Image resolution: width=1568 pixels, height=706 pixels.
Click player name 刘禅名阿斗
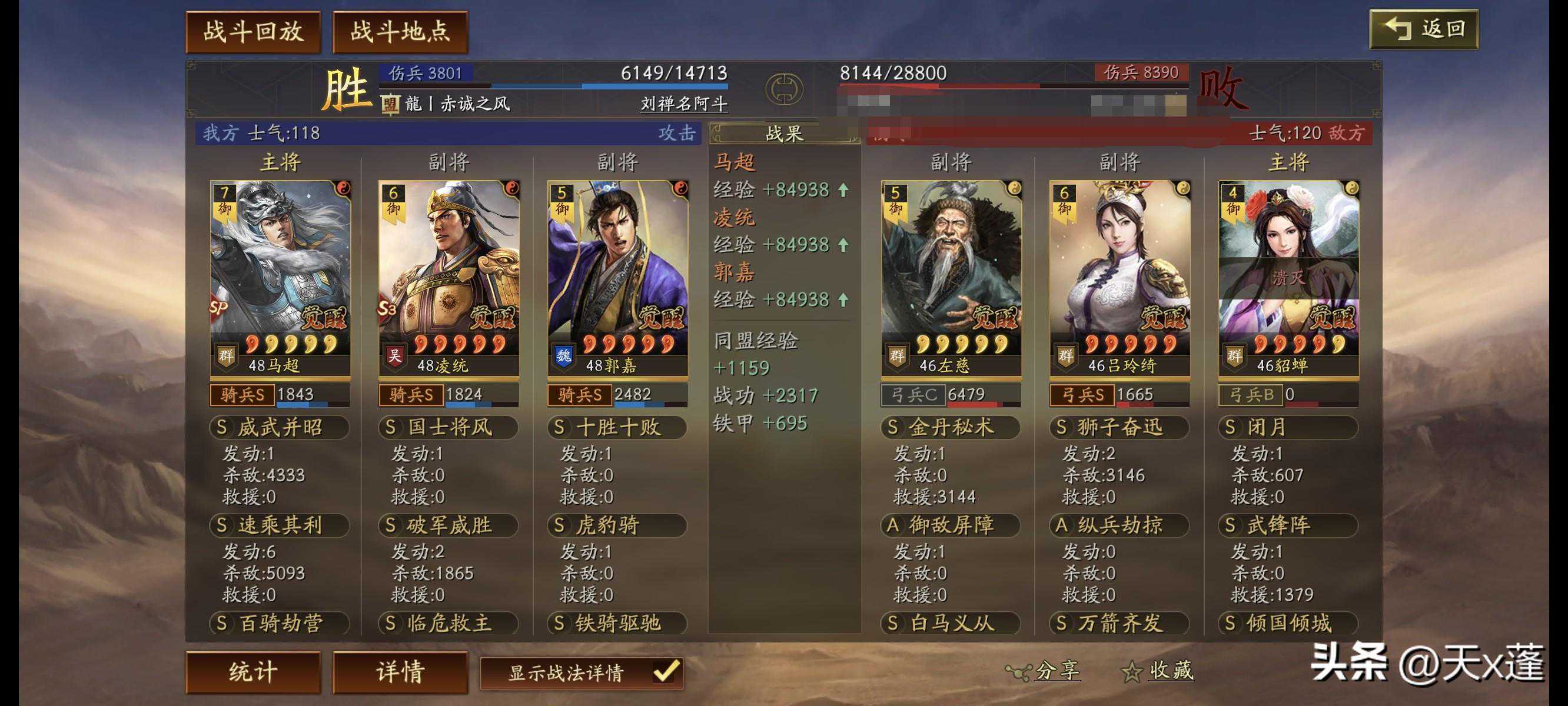683,104
